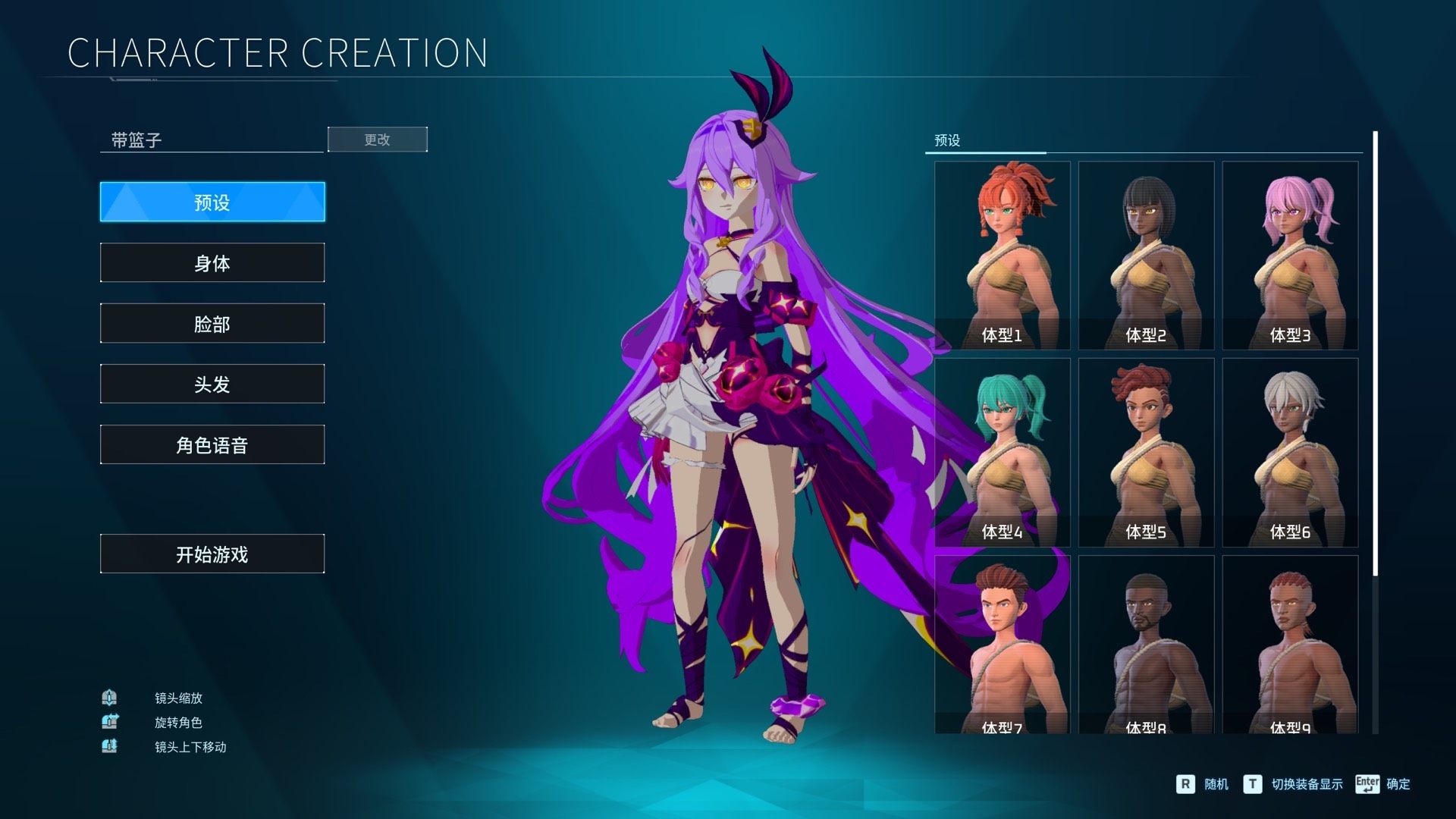Image resolution: width=1456 pixels, height=819 pixels.
Task: Go to the 头发 (Hair) menu
Action: pos(212,384)
